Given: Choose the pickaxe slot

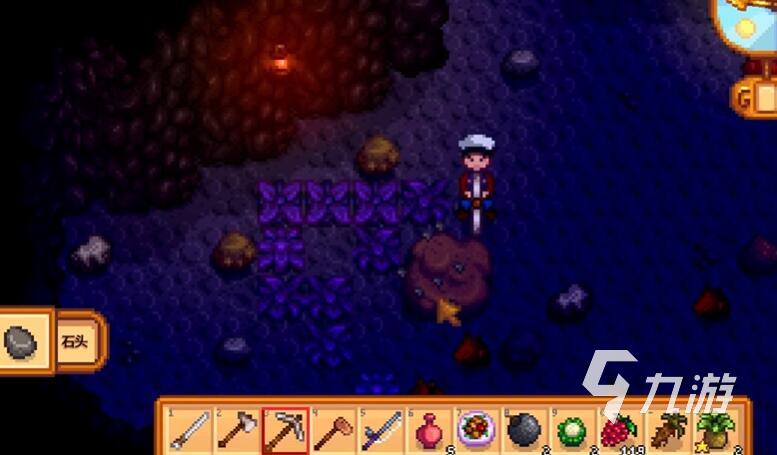Looking at the screenshot, I should tap(284, 430).
